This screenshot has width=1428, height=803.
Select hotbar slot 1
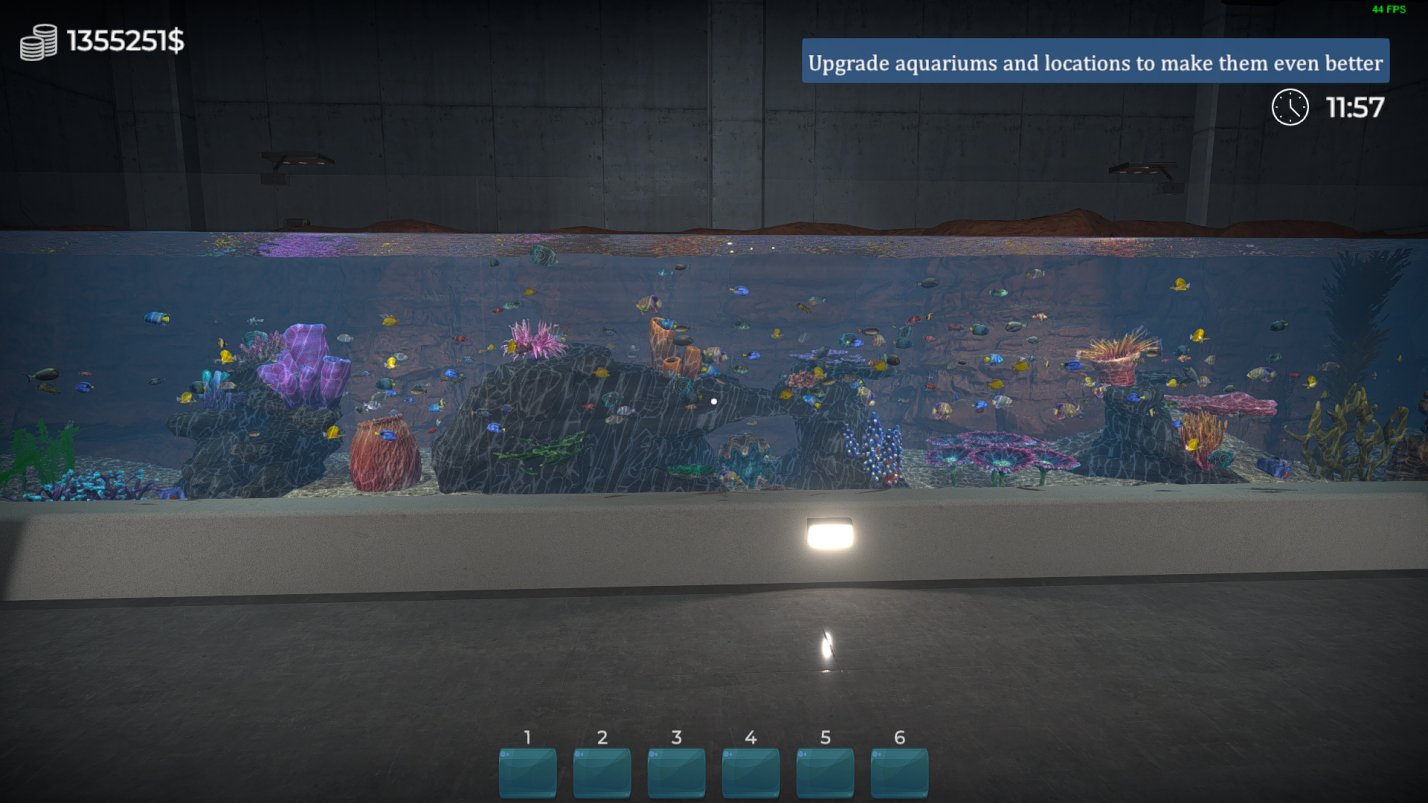[527, 771]
